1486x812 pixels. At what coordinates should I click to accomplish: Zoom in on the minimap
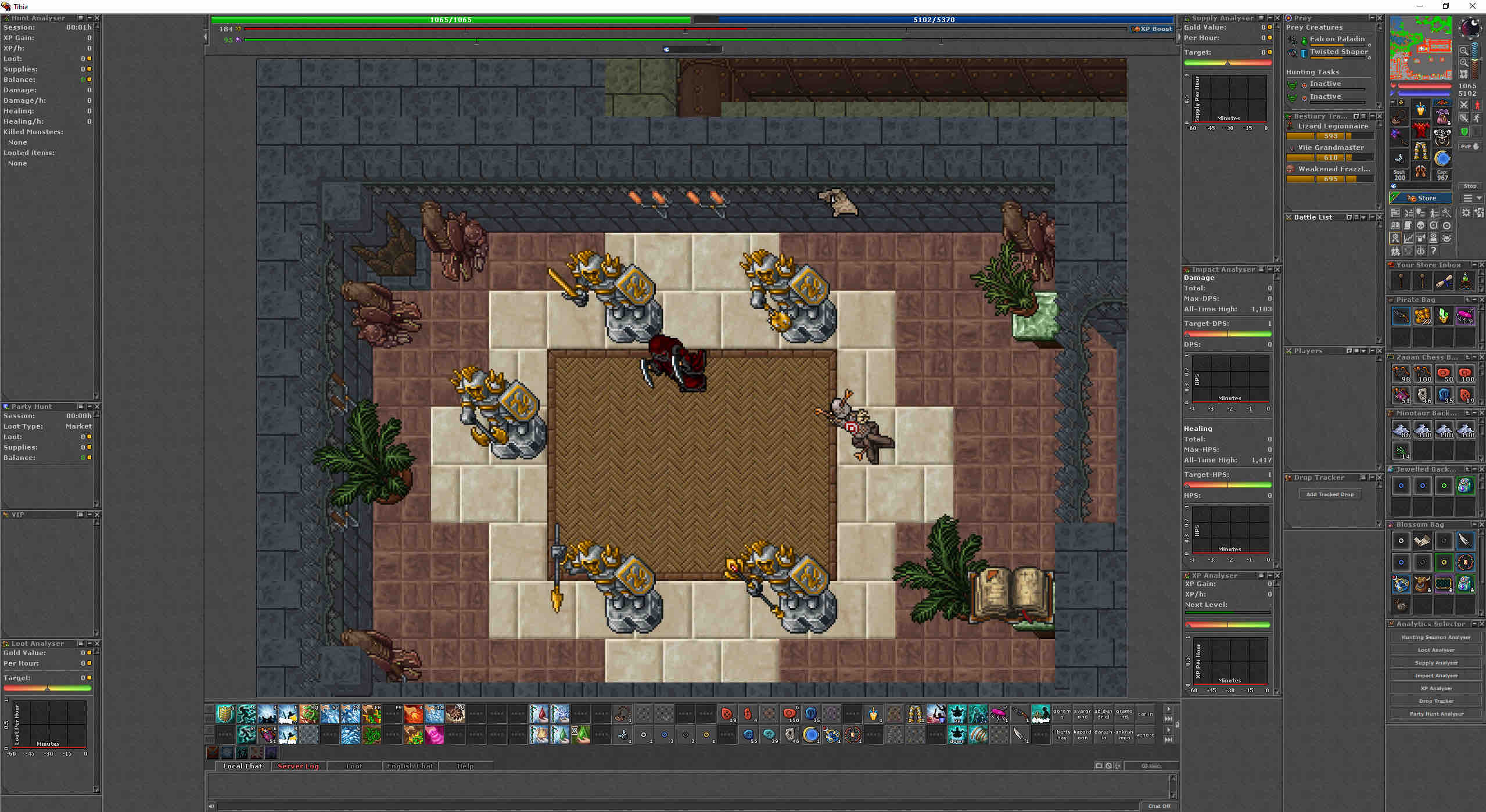[x=1464, y=51]
